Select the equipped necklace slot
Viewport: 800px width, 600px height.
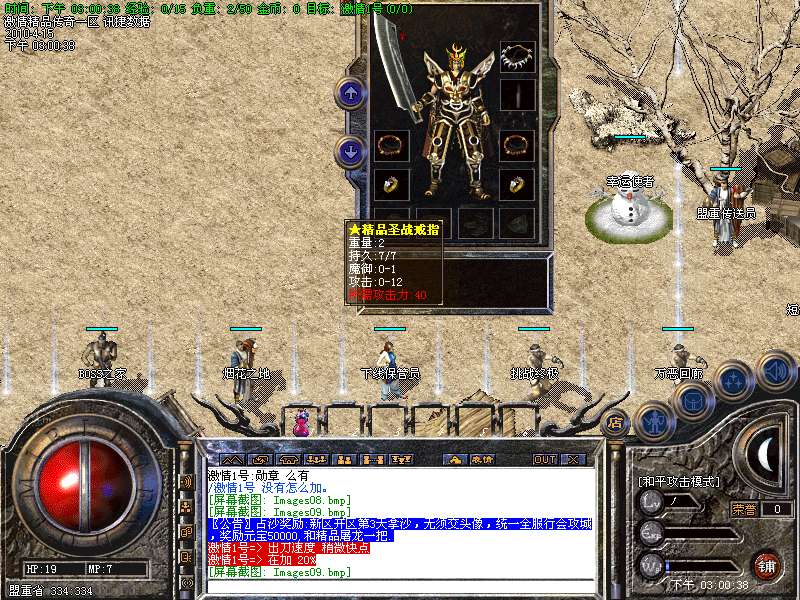[517, 55]
